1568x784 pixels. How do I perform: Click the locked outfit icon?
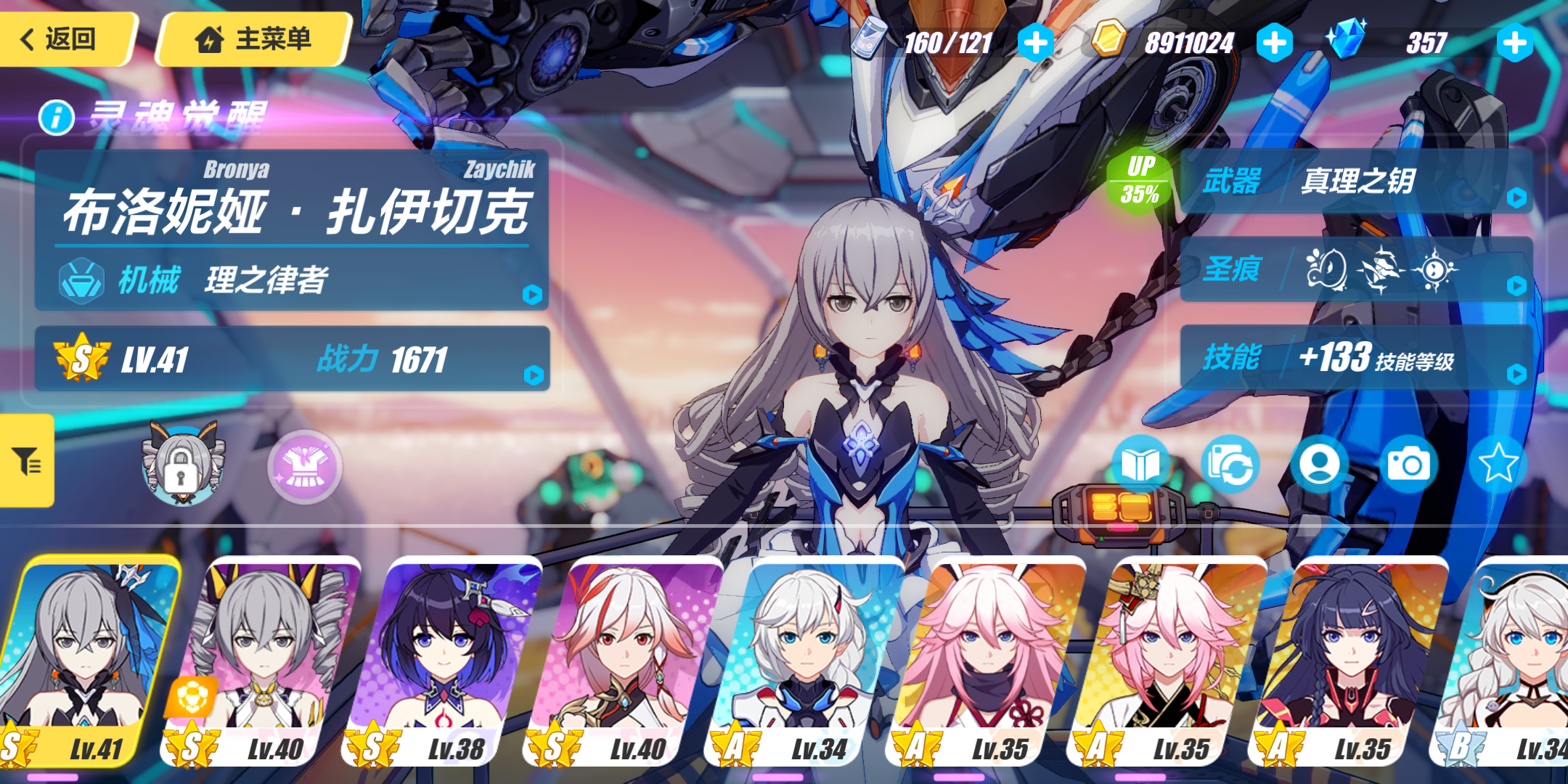[181, 467]
